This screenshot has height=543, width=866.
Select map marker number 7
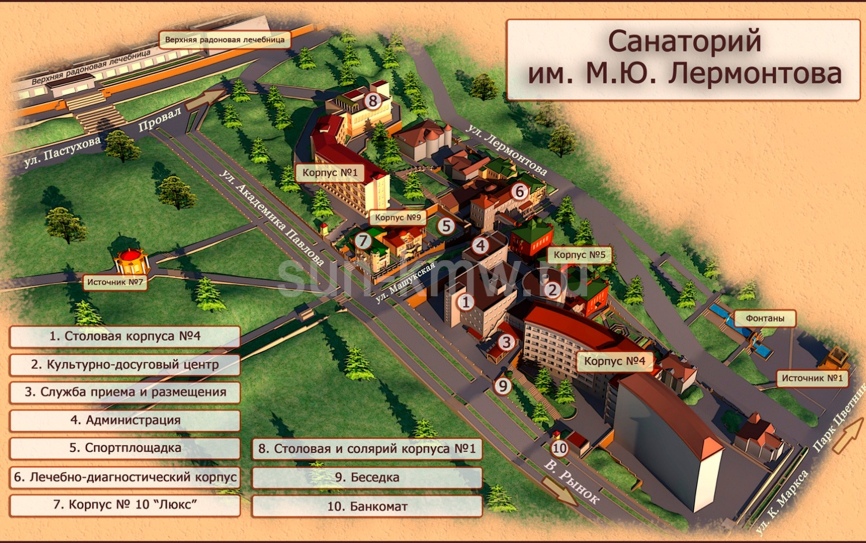click(363, 240)
